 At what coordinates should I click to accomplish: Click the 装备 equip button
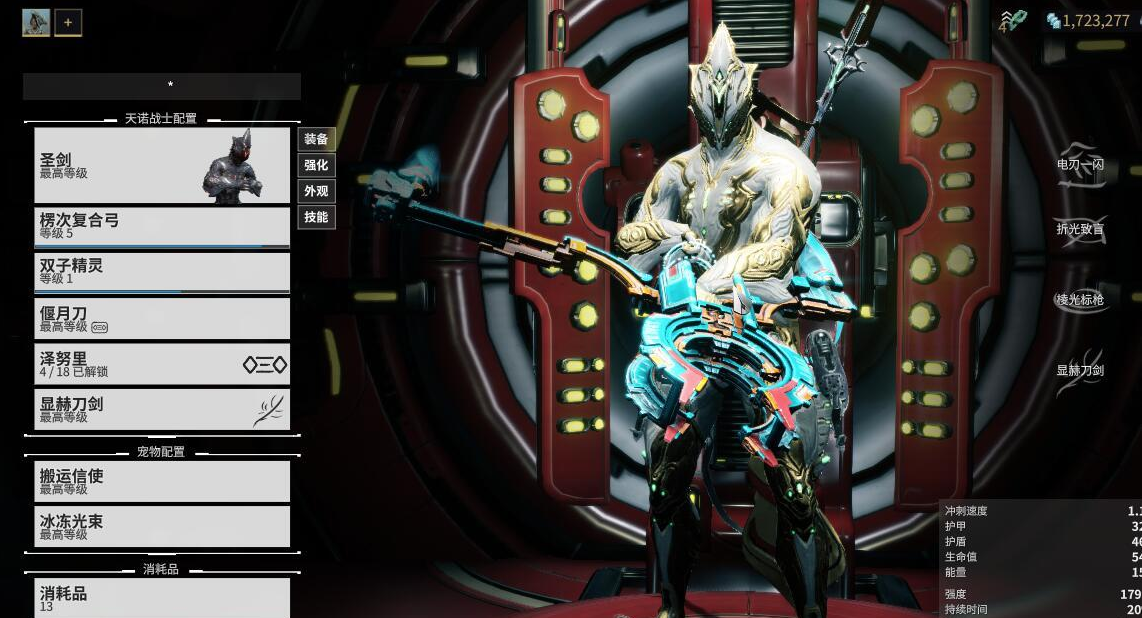[316, 139]
